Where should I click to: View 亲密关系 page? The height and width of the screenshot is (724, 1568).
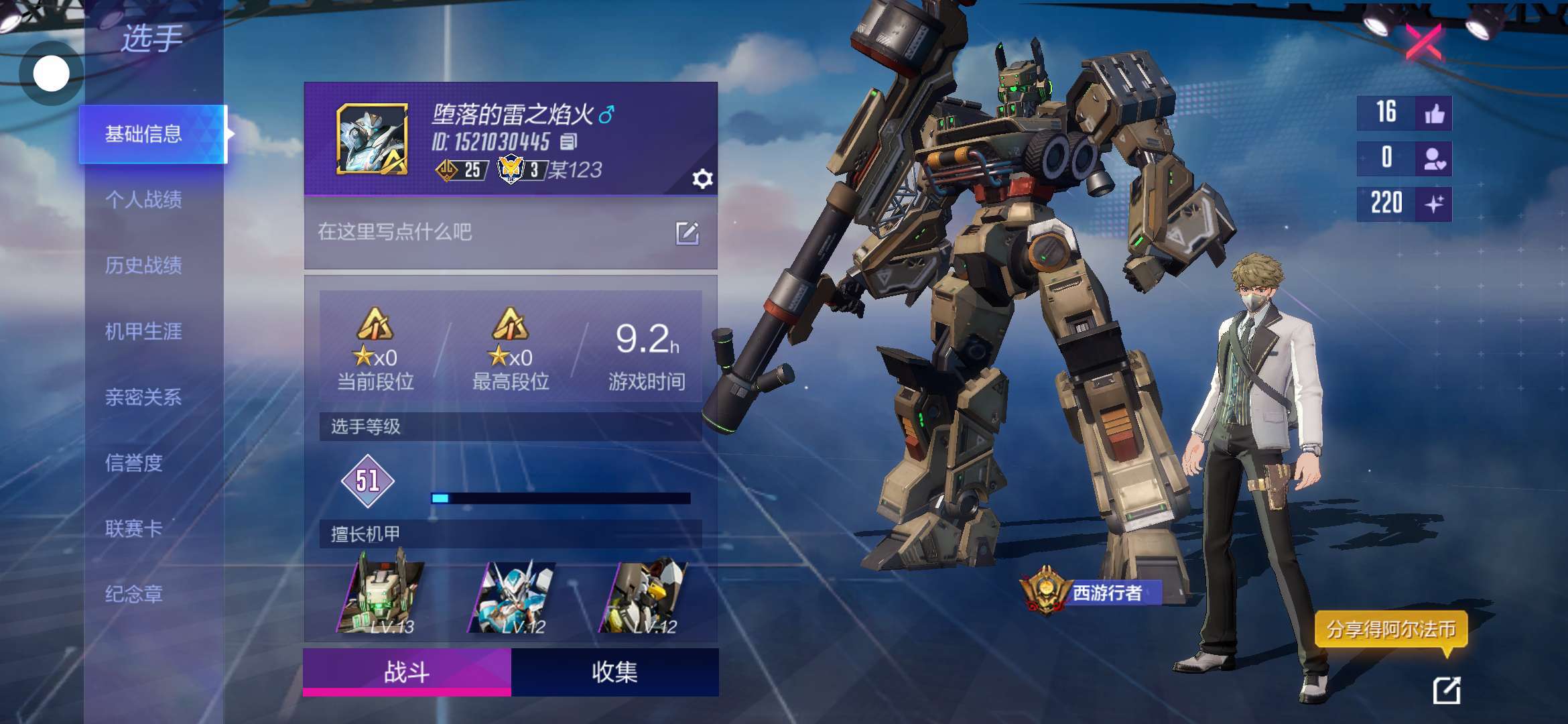coord(143,397)
